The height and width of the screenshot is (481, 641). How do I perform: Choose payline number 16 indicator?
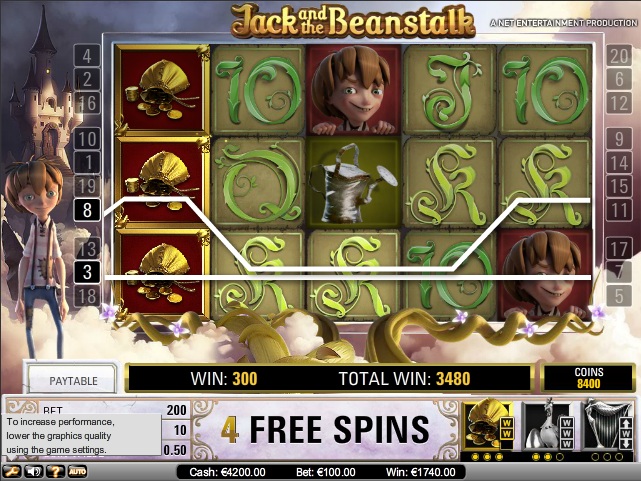click(88, 101)
